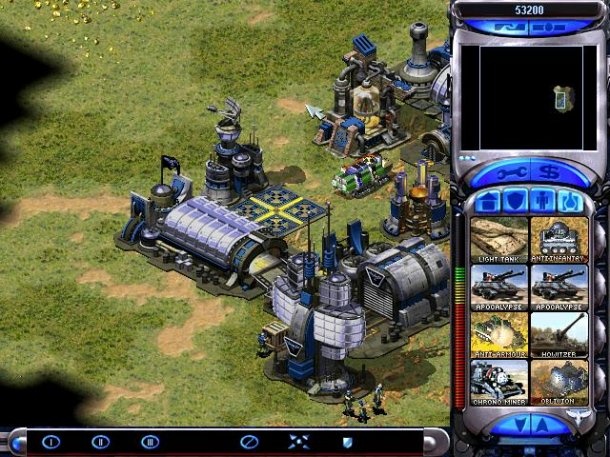Image resolution: width=610 pixels, height=457 pixels.
Task: Open the vehicles build tab
Action: [571, 201]
